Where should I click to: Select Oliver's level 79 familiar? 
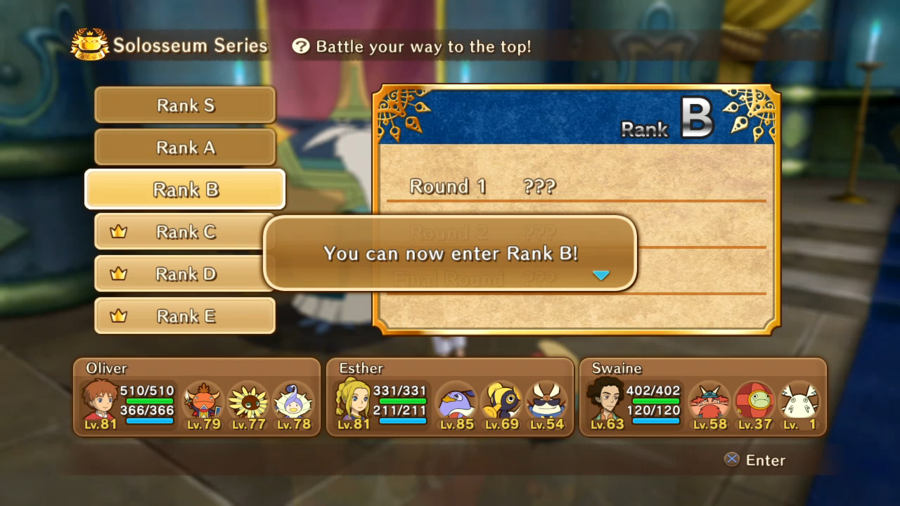(x=203, y=402)
